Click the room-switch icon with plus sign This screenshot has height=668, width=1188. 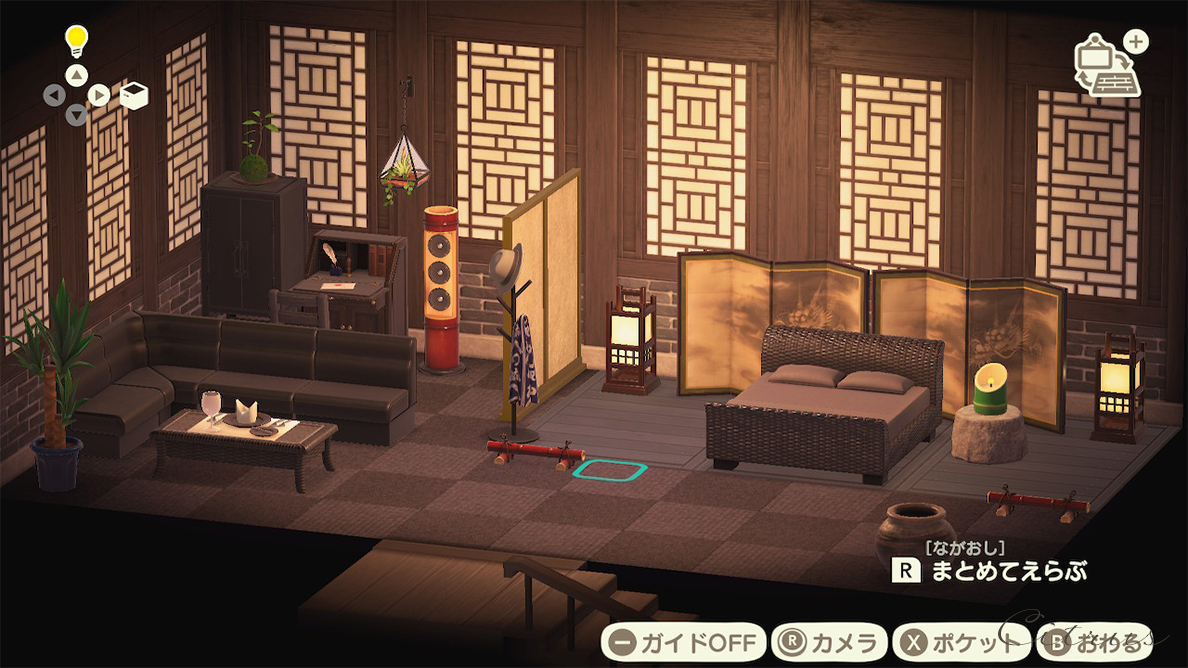(x=1109, y=67)
